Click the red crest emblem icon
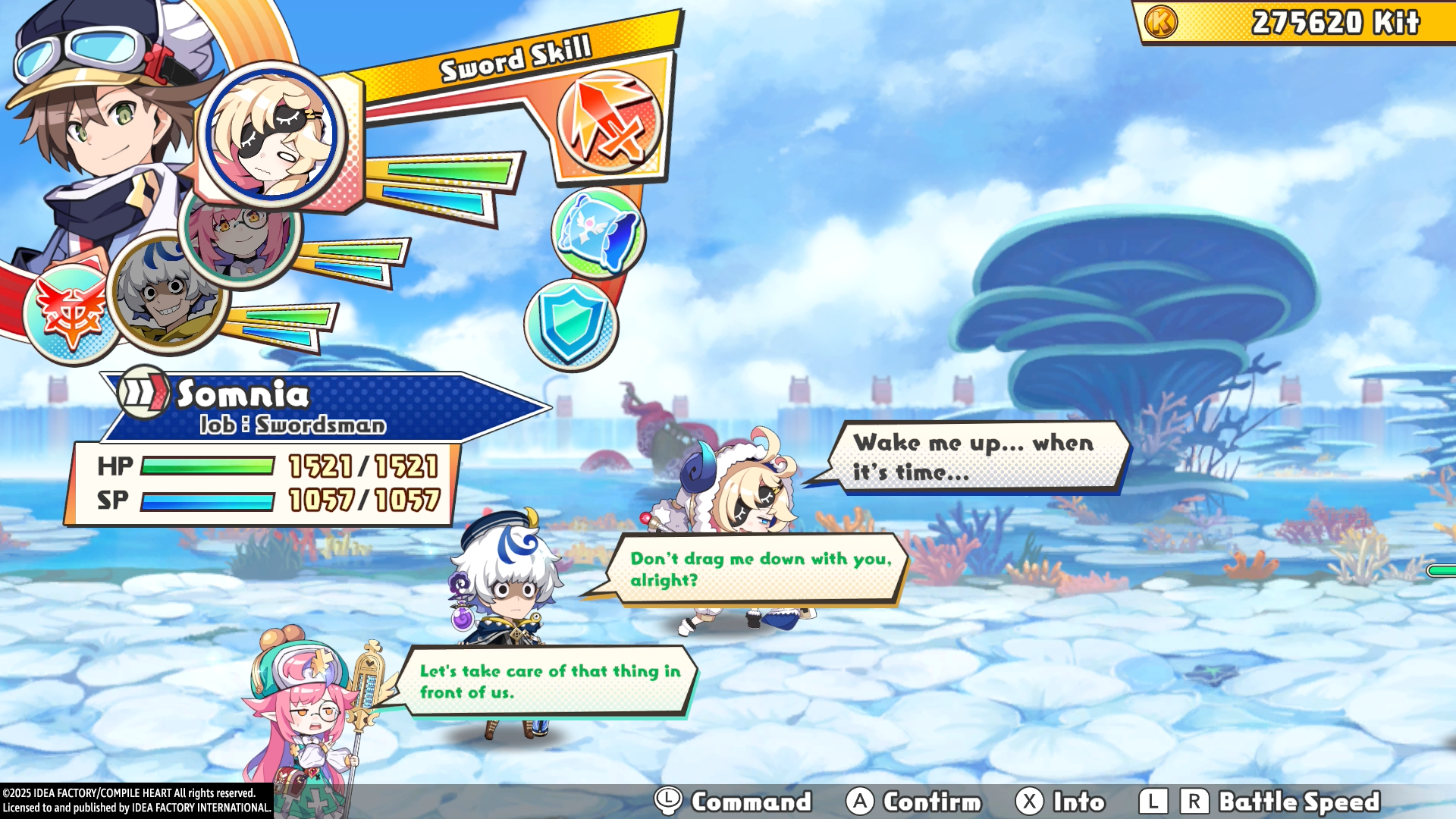 (x=70, y=312)
